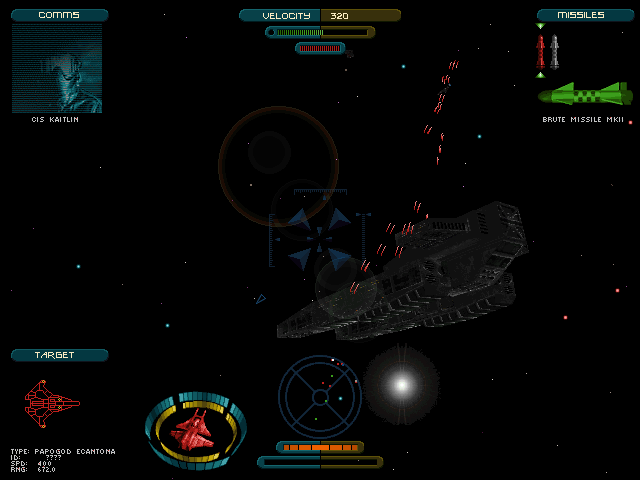Select the Brute Missile MKII icon
The height and width of the screenshot is (480, 640).
click(x=584, y=95)
